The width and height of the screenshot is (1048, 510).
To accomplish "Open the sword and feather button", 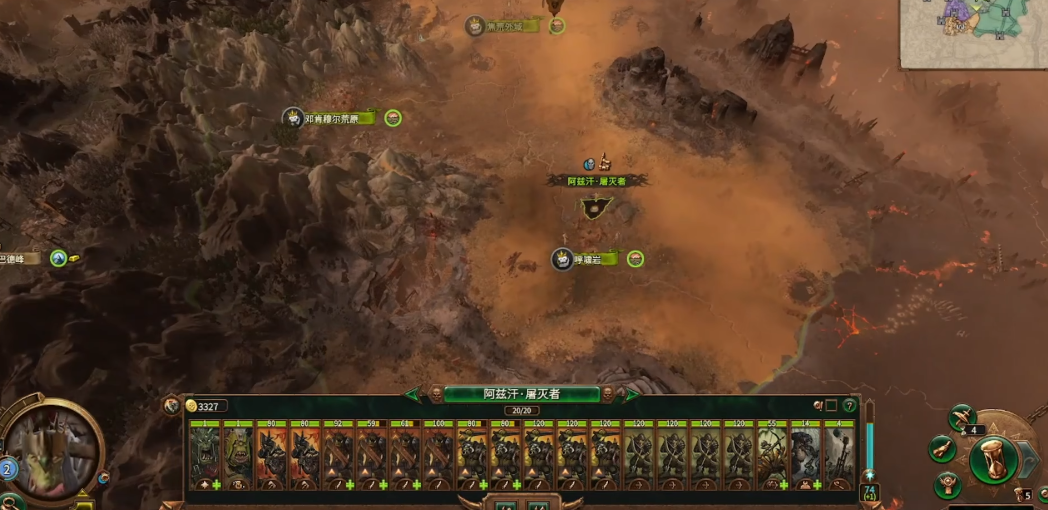I will tap(962, 416).
